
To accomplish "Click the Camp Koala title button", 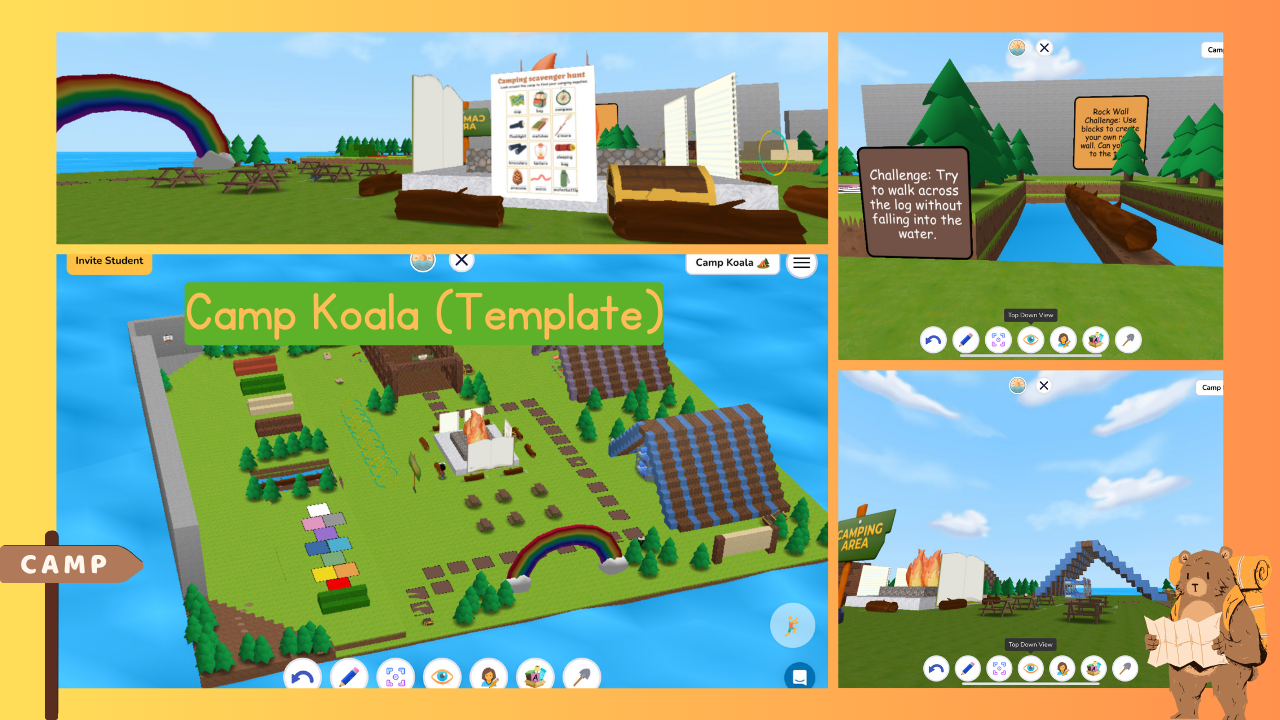I will [x=732, y=262].
